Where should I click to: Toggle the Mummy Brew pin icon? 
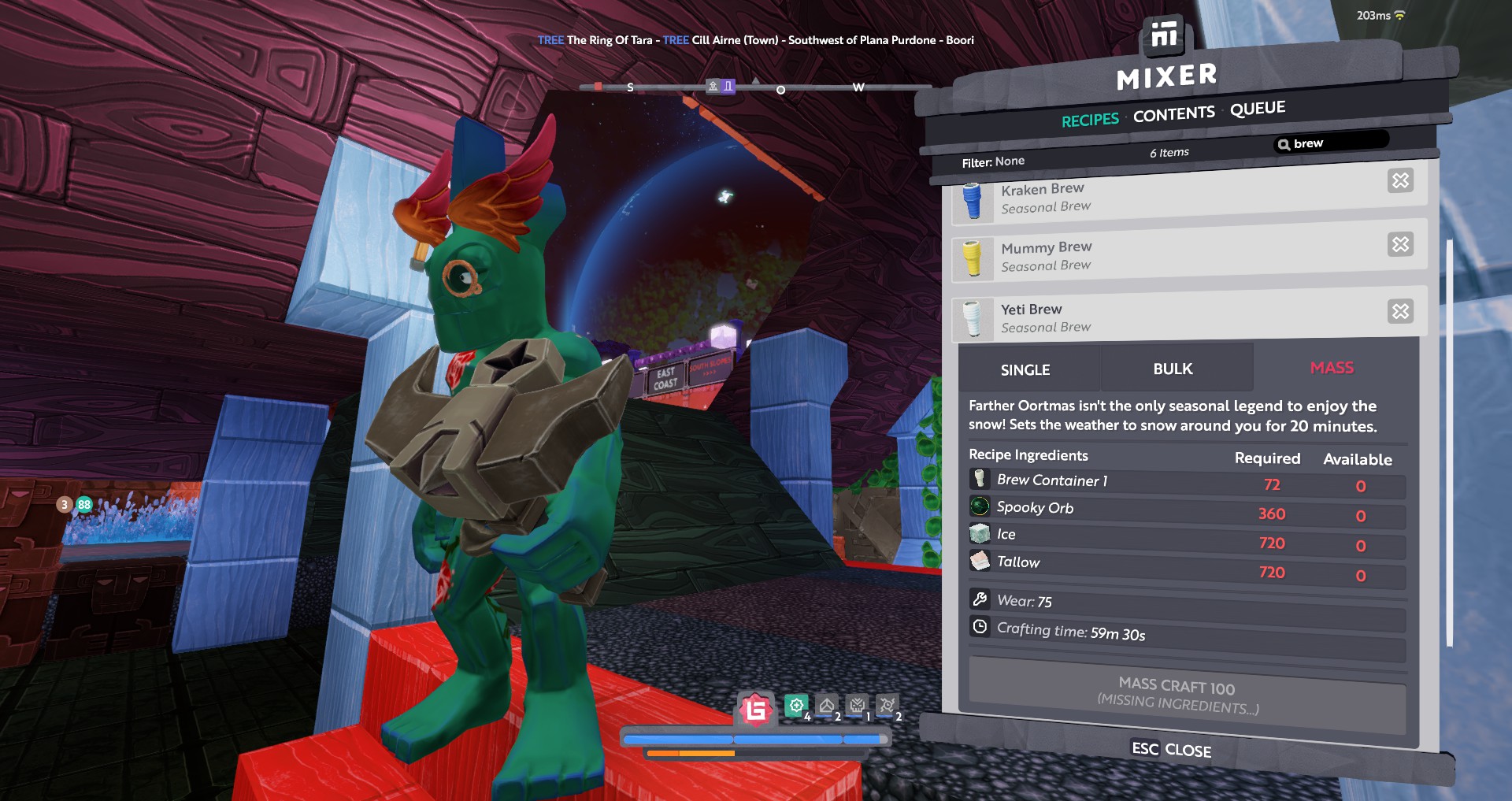(x=1400, y=244)
